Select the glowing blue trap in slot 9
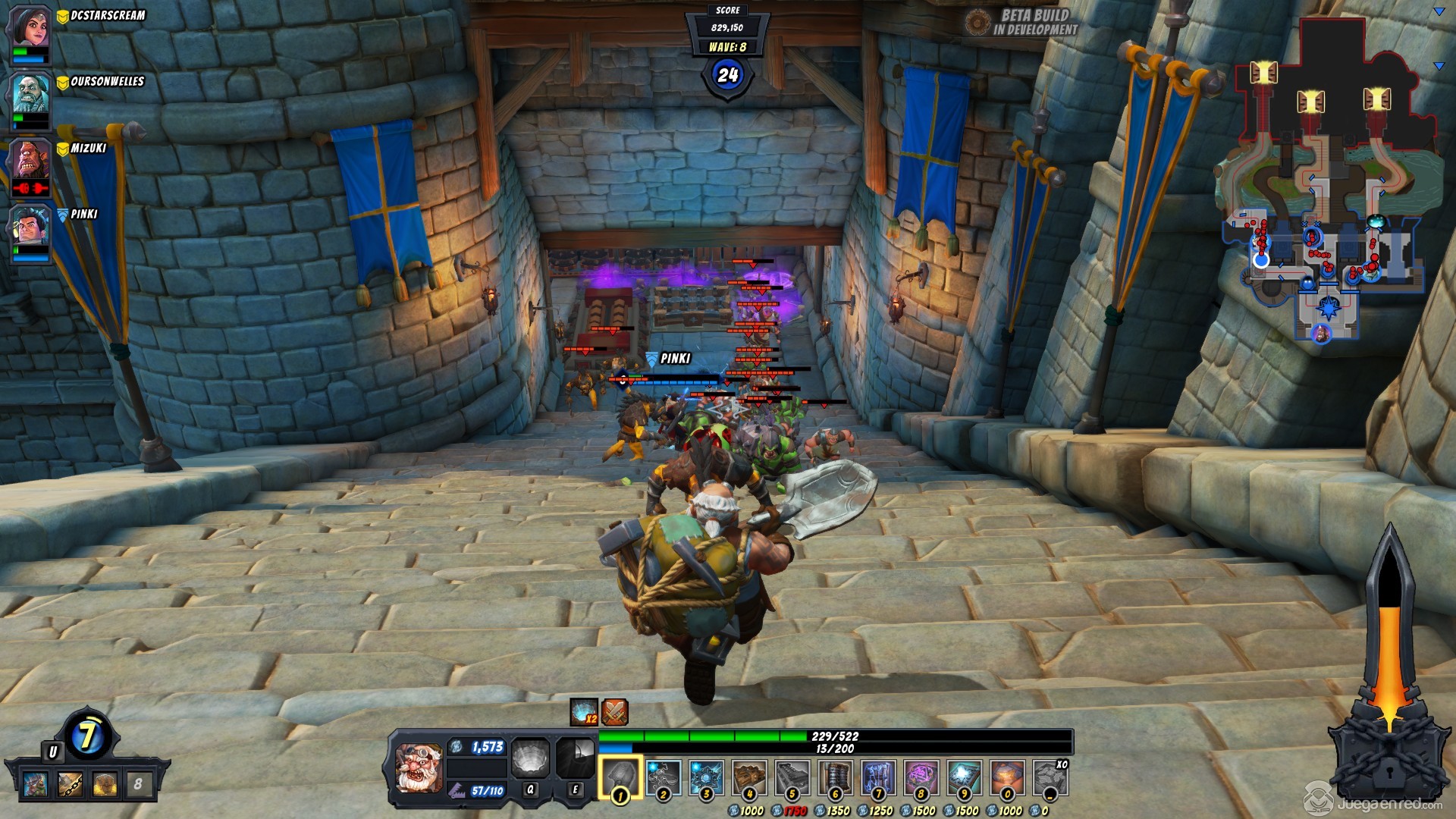The height and width of the screenshot is (819, 1456). pyautogui.click(x=964, y=777)
